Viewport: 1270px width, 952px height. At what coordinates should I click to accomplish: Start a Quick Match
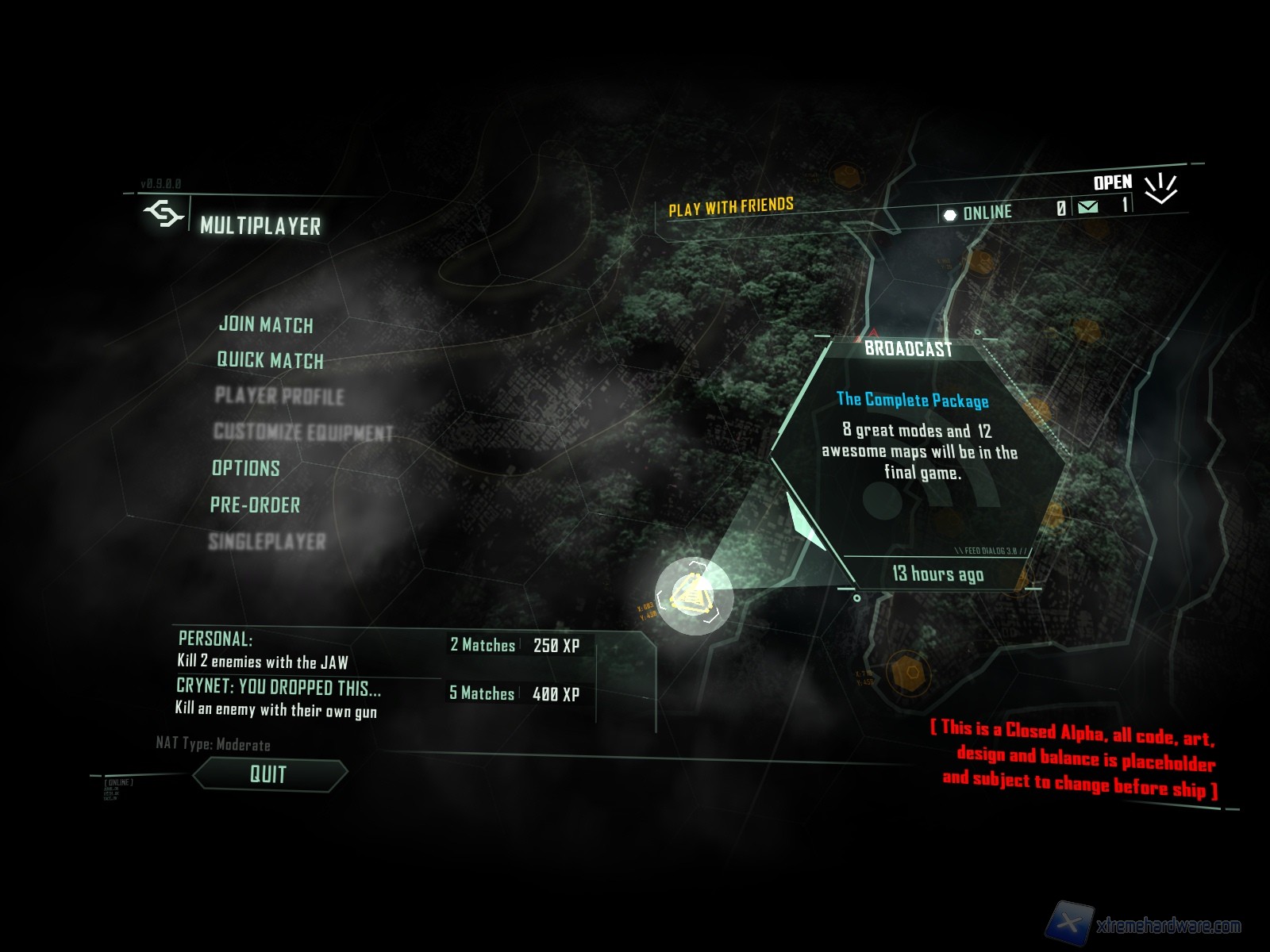(x=270, y=360)
